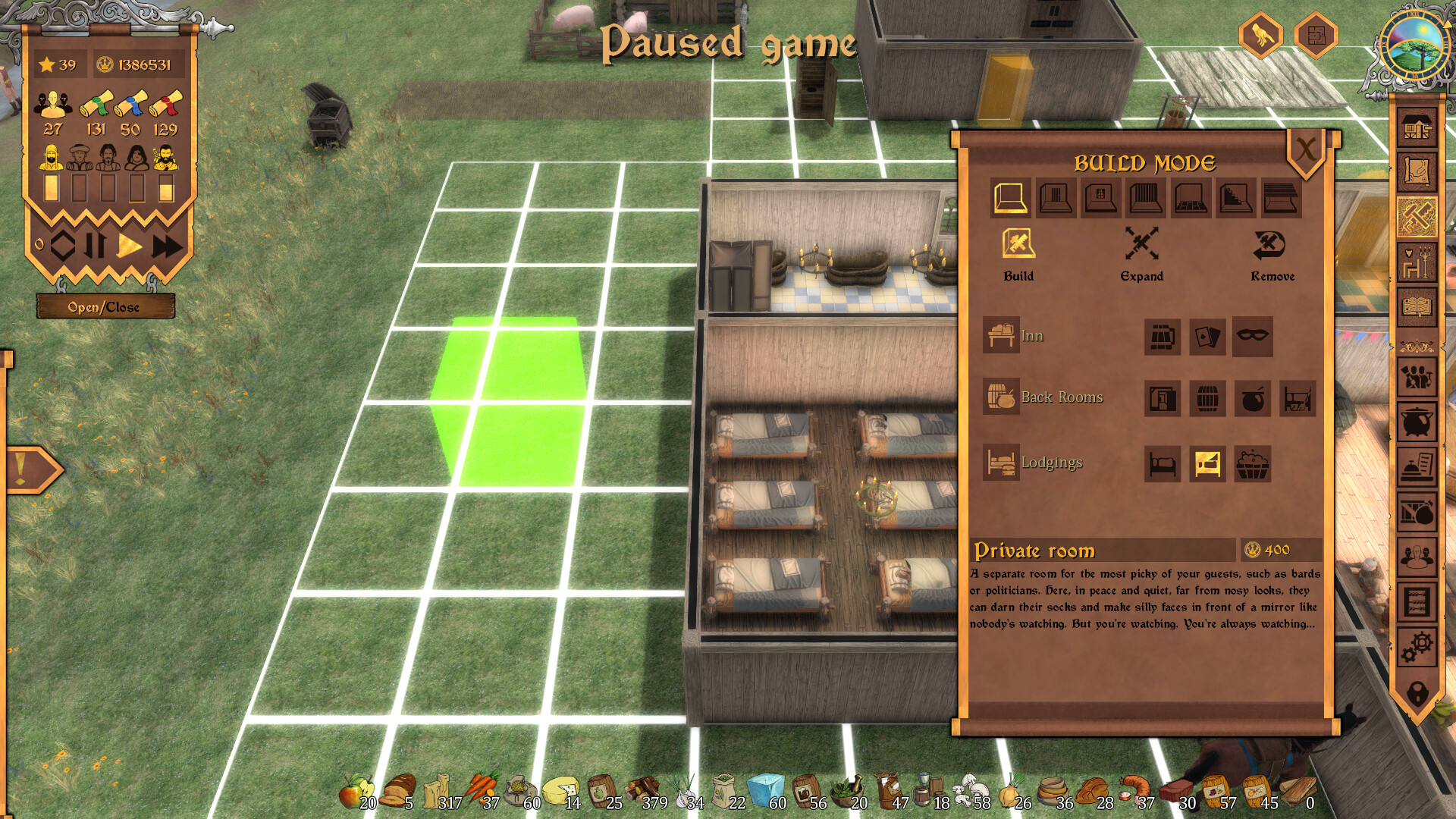
Task: Toggle the highlighted private room option
Action: tap(1207, 463)
